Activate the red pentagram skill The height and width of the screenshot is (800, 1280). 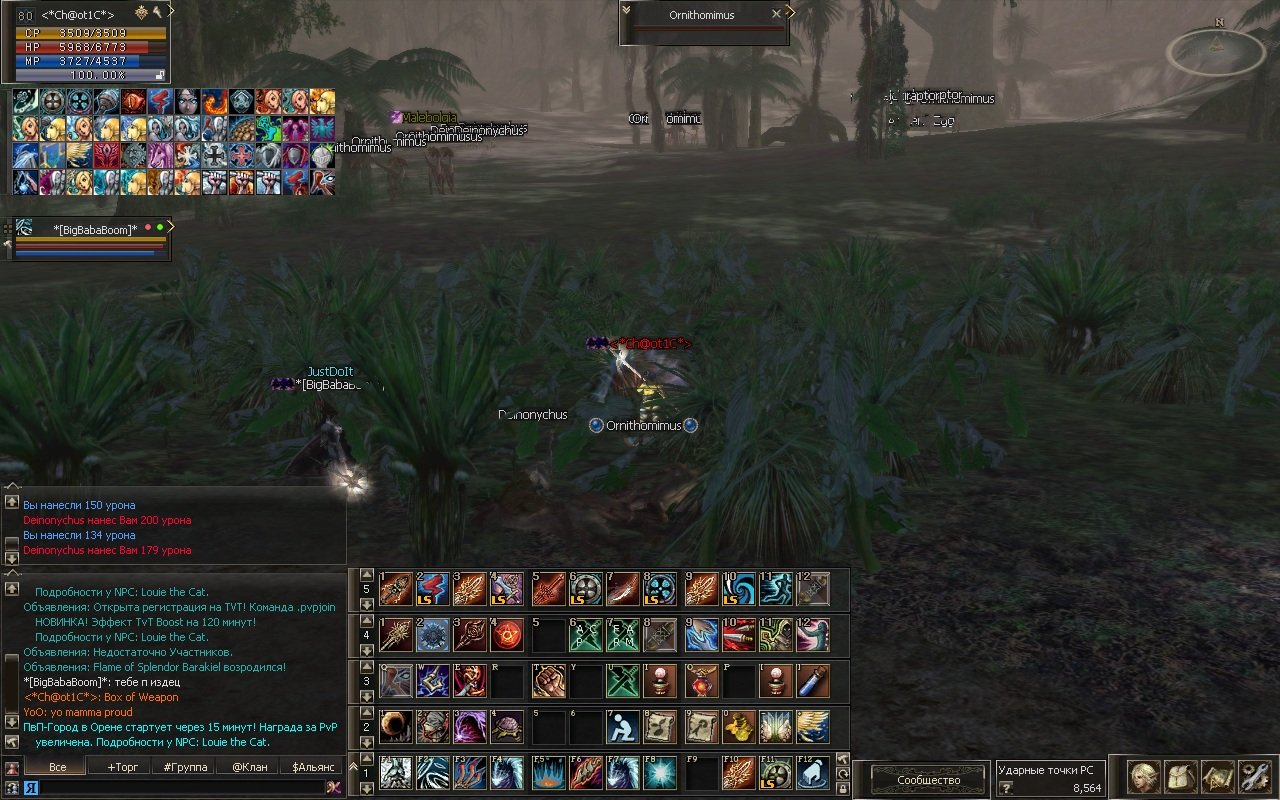[x=507, y=635]
